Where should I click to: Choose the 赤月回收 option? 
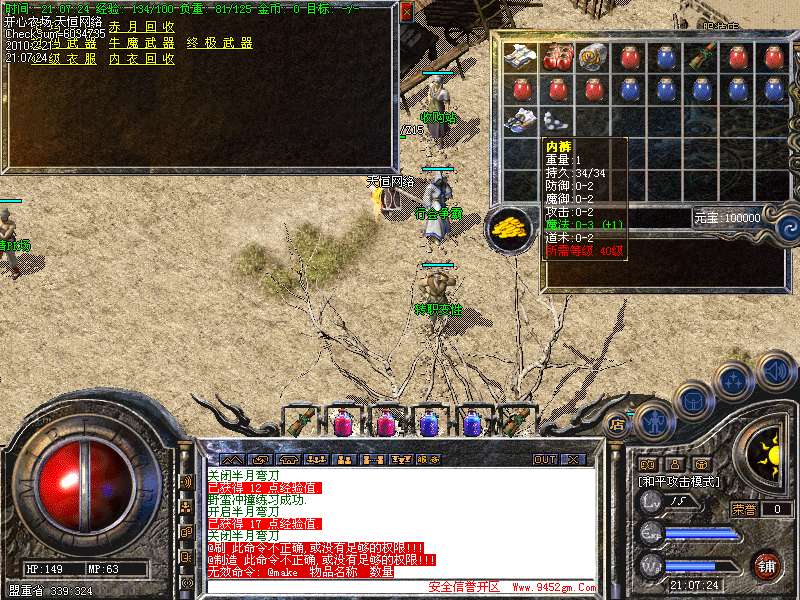tap(141, 27)
